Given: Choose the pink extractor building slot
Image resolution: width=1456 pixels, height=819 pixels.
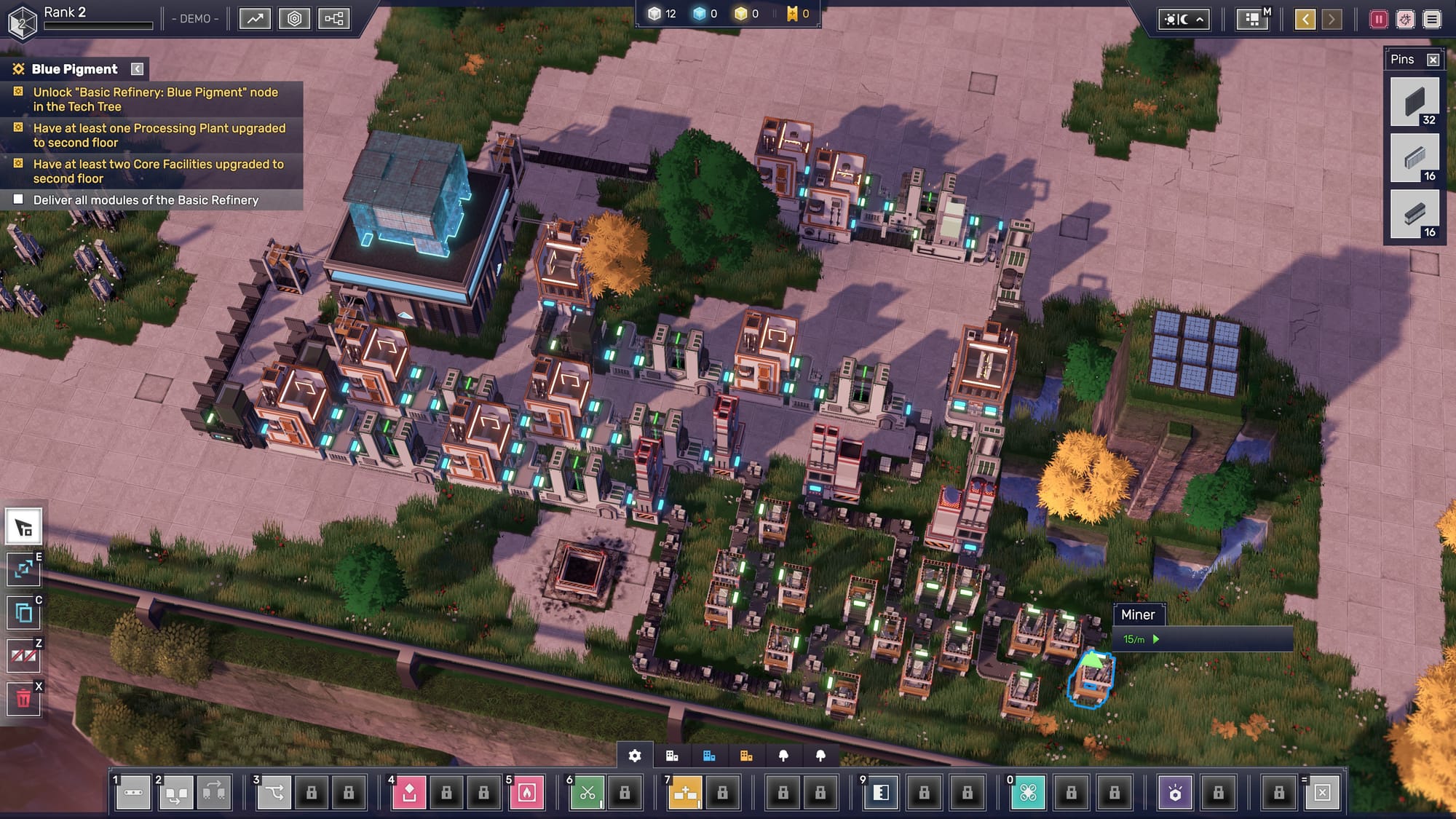Looking at the screenshot, I should pyautogui.click(x=409, y=792).
